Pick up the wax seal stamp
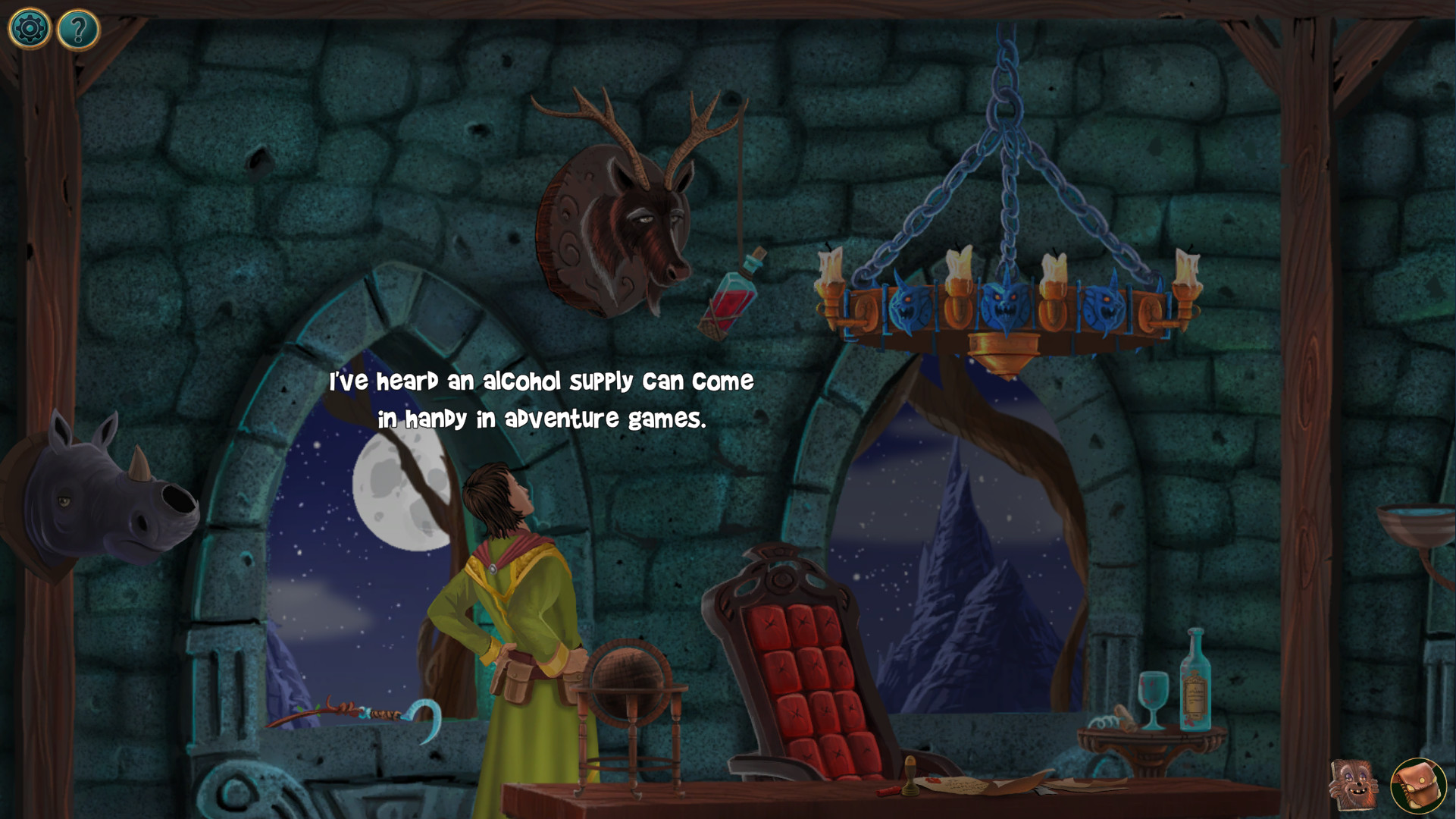 pos(910,777)
